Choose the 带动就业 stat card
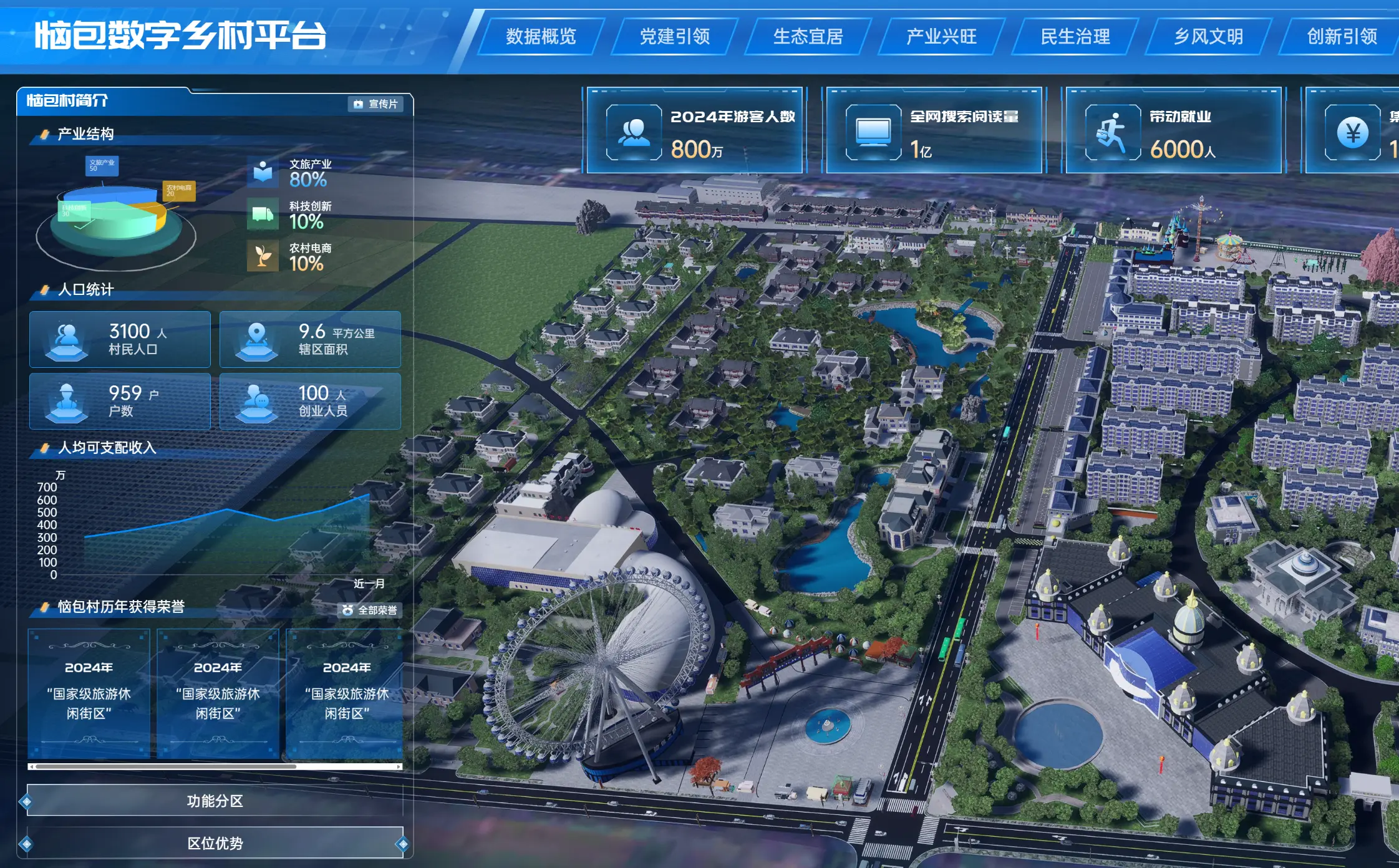Screen dimensions: 1399x868 (x=1173, y=131)
